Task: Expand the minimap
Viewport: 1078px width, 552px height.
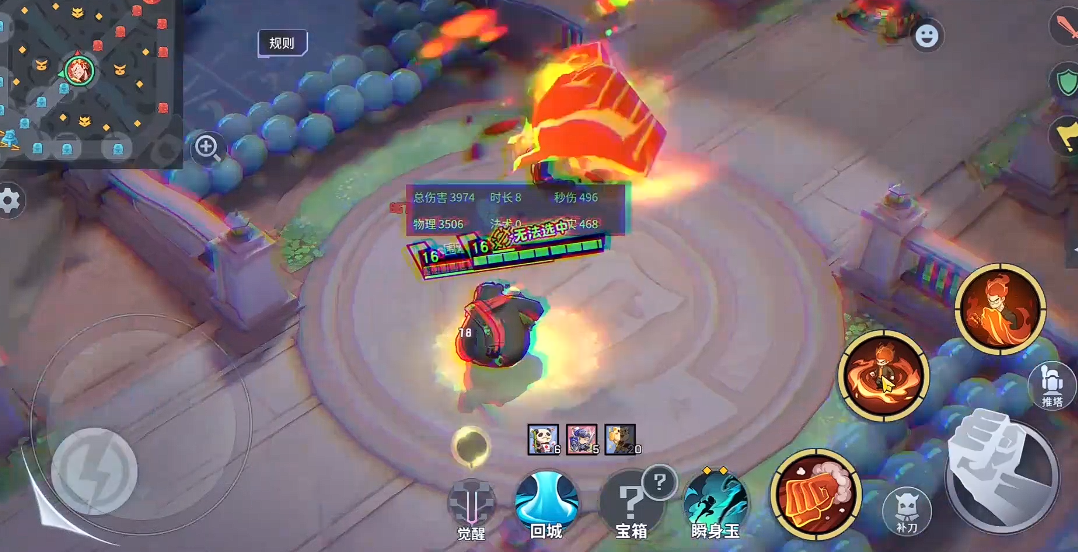Action: pyautogui.click(x=88, y=80)
